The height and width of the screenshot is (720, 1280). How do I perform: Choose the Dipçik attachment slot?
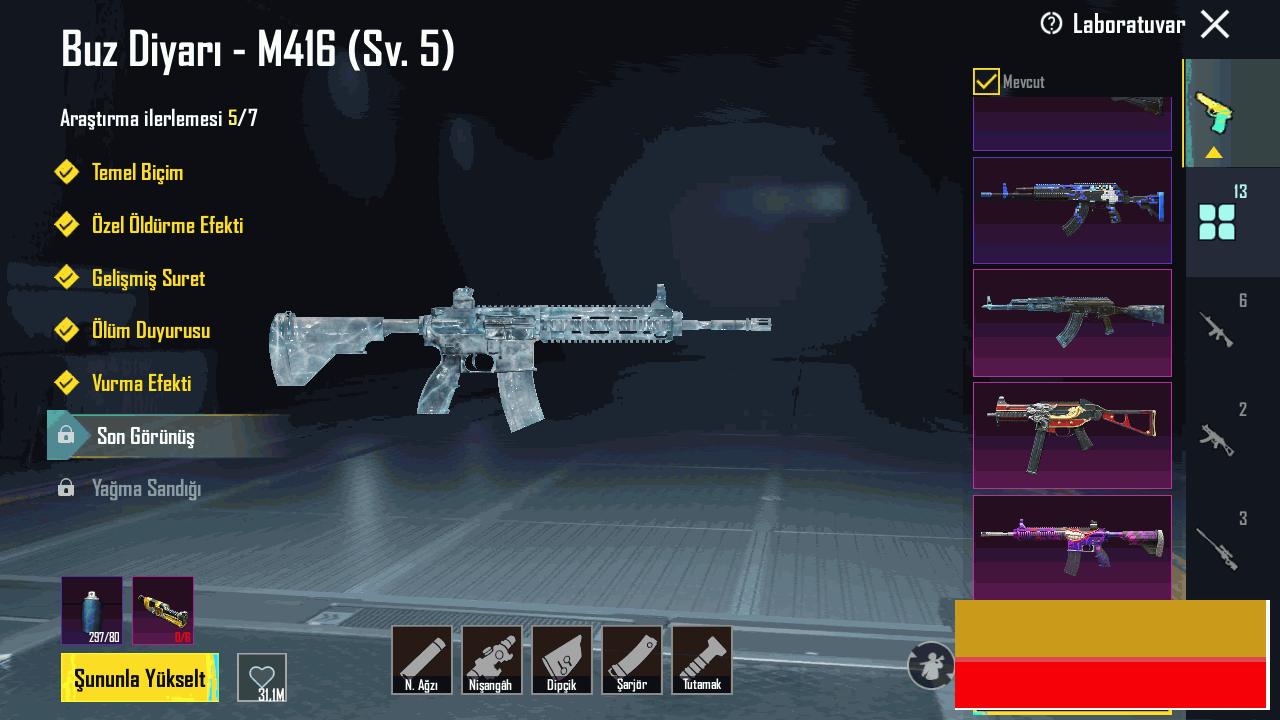pyautogui.click(x=561, y=659)
